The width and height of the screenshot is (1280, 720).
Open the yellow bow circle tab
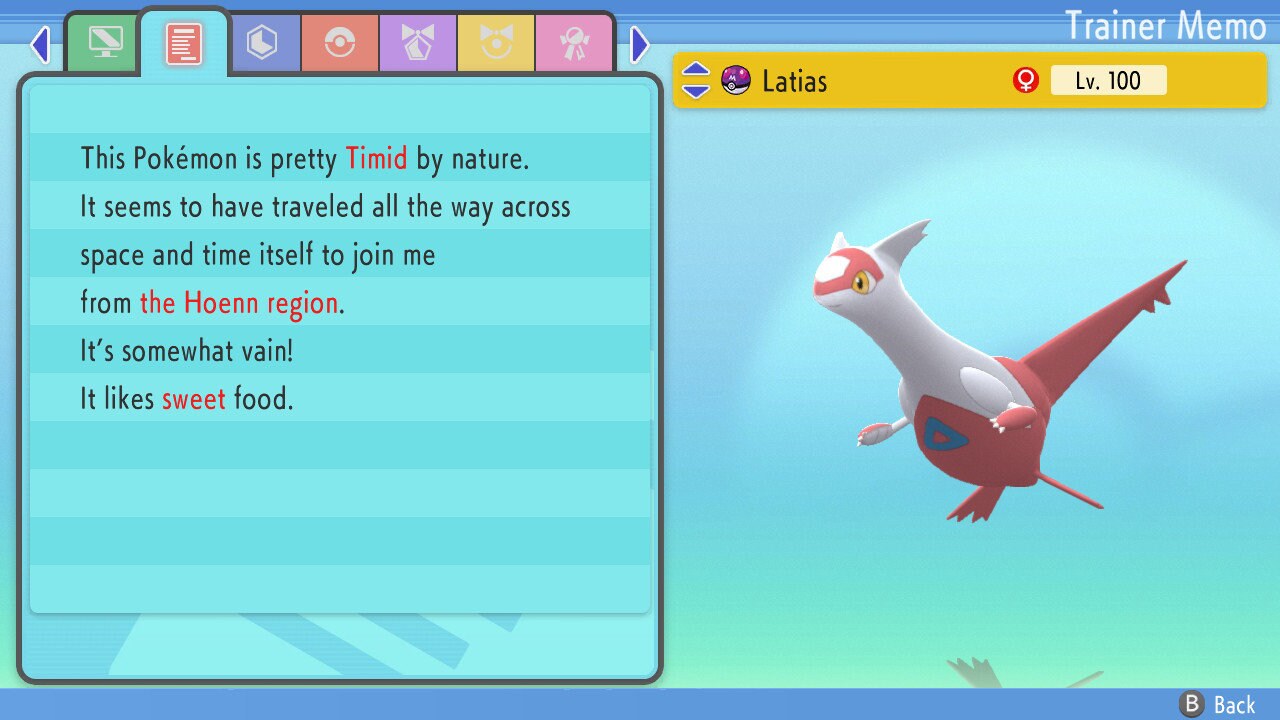pos(496,43)
